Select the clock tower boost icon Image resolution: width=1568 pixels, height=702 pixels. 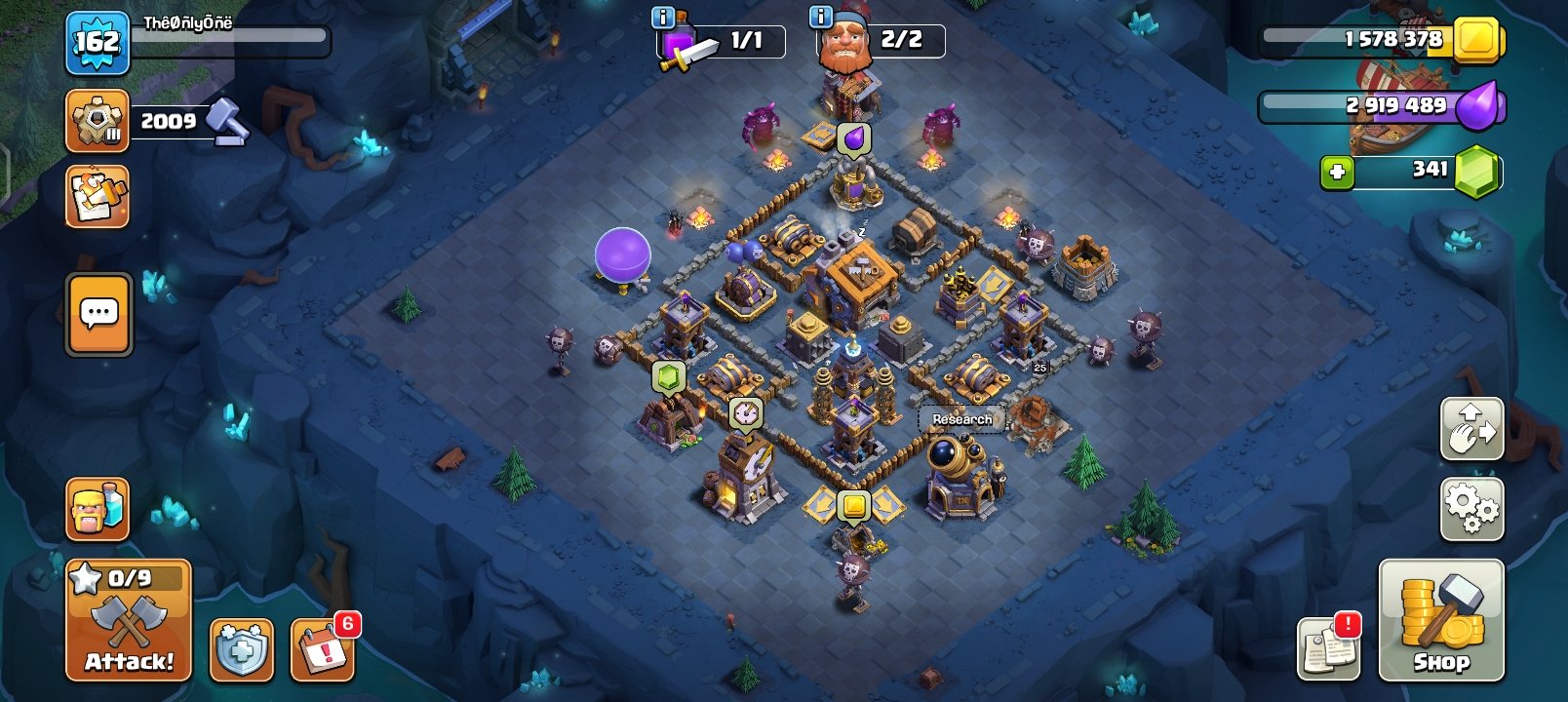point(747,413)
